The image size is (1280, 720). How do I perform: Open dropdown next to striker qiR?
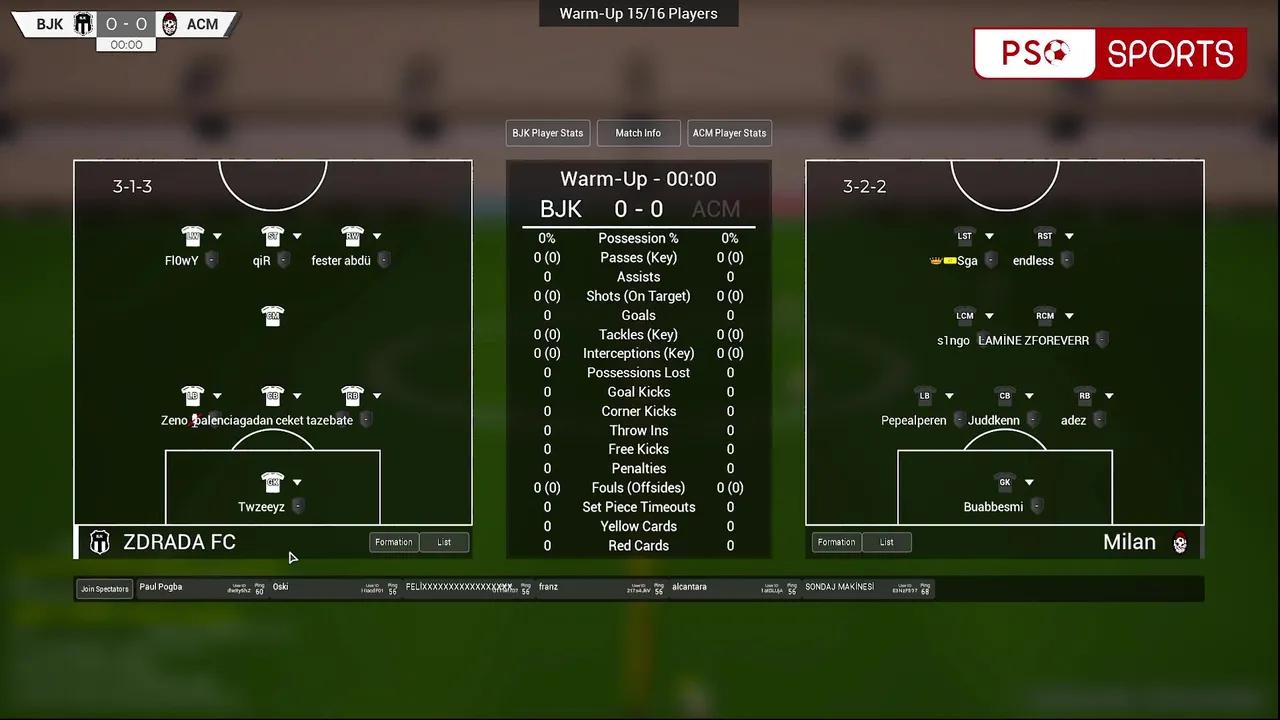[x=297, y=237]
